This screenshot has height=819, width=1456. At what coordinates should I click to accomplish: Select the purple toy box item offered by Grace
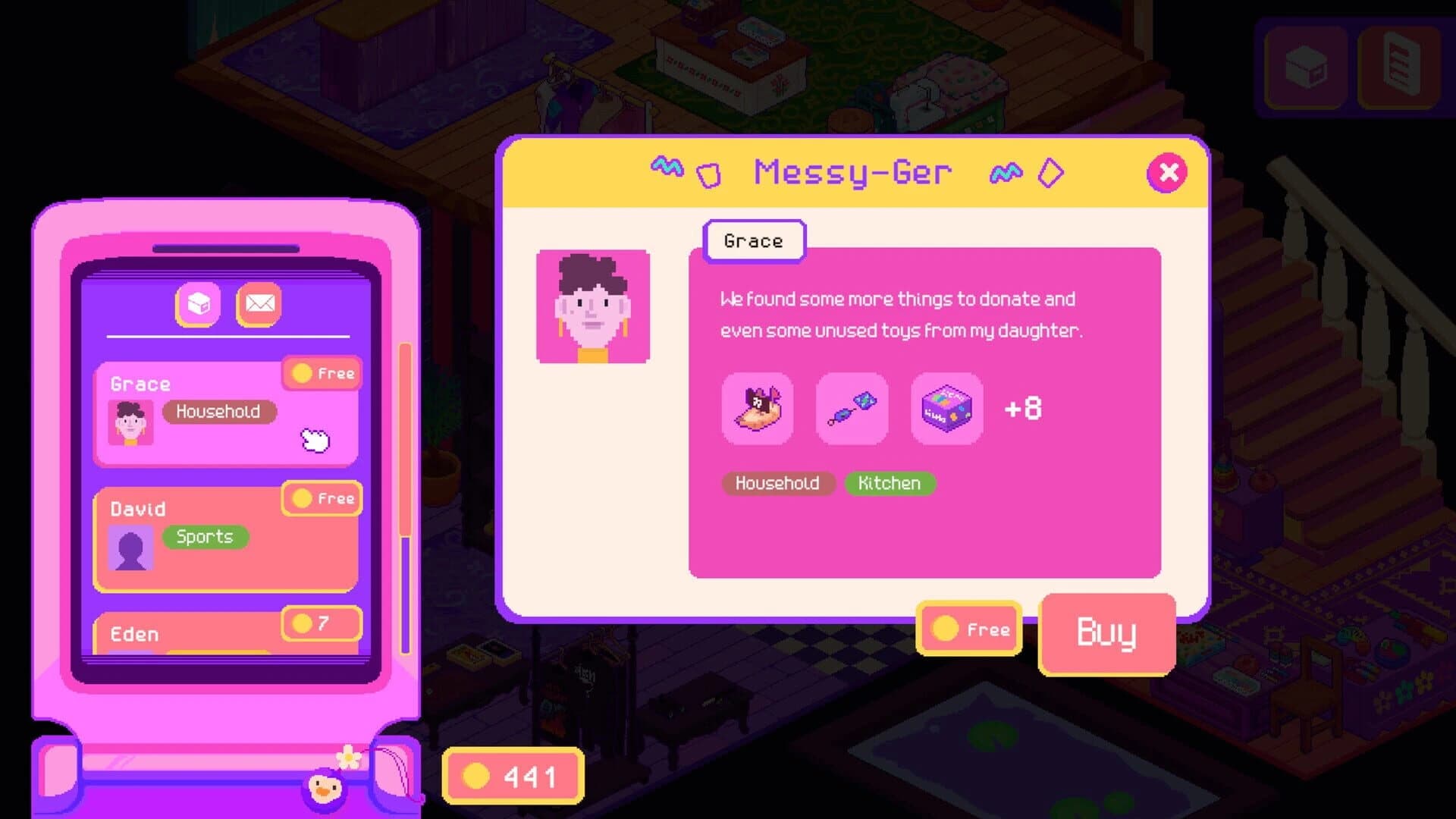pos(946,409)
